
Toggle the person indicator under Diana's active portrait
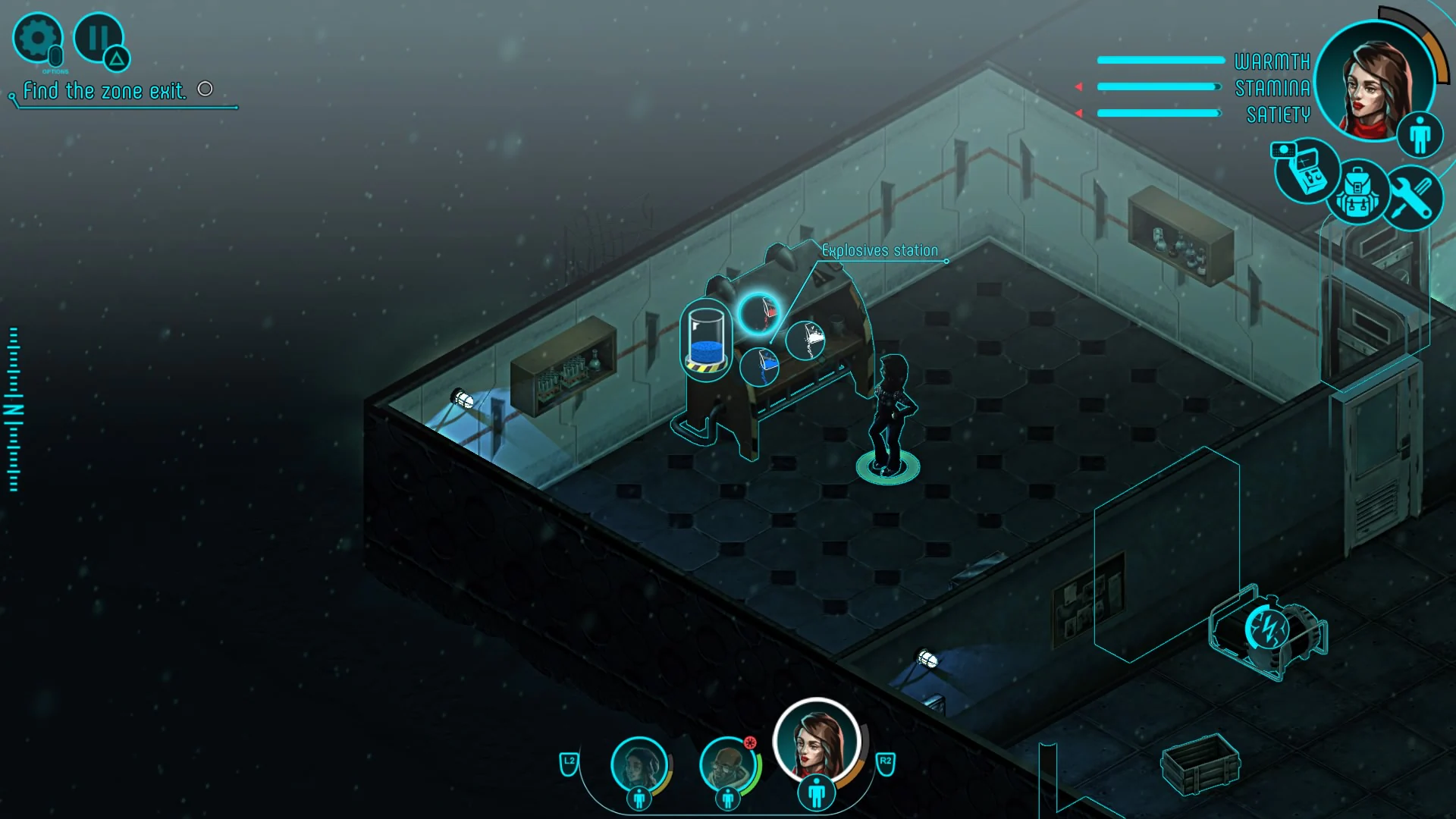tap(817, 792)
